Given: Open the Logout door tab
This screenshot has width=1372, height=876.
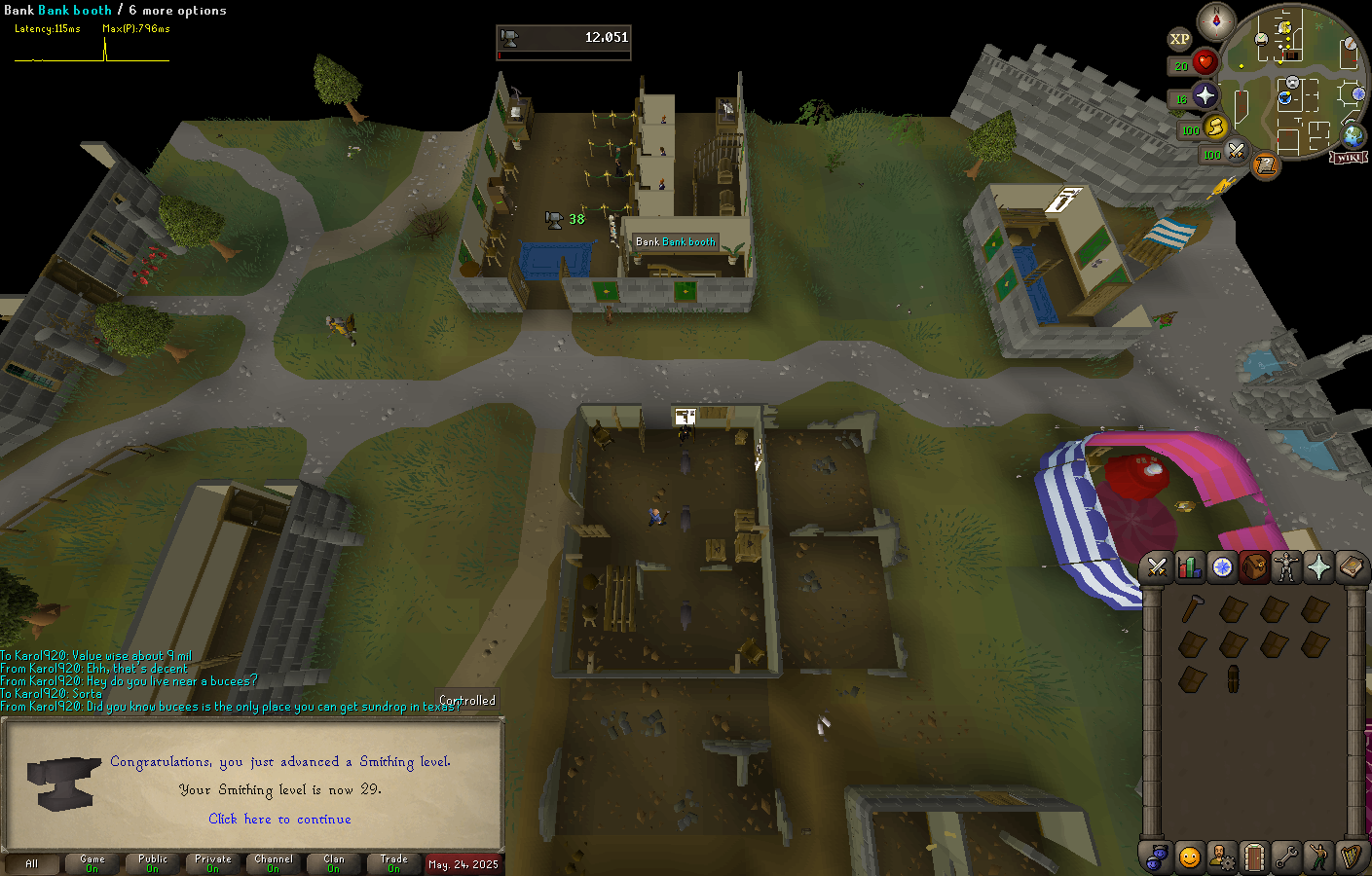Looking at the screenshot, I should (1254, 857).
